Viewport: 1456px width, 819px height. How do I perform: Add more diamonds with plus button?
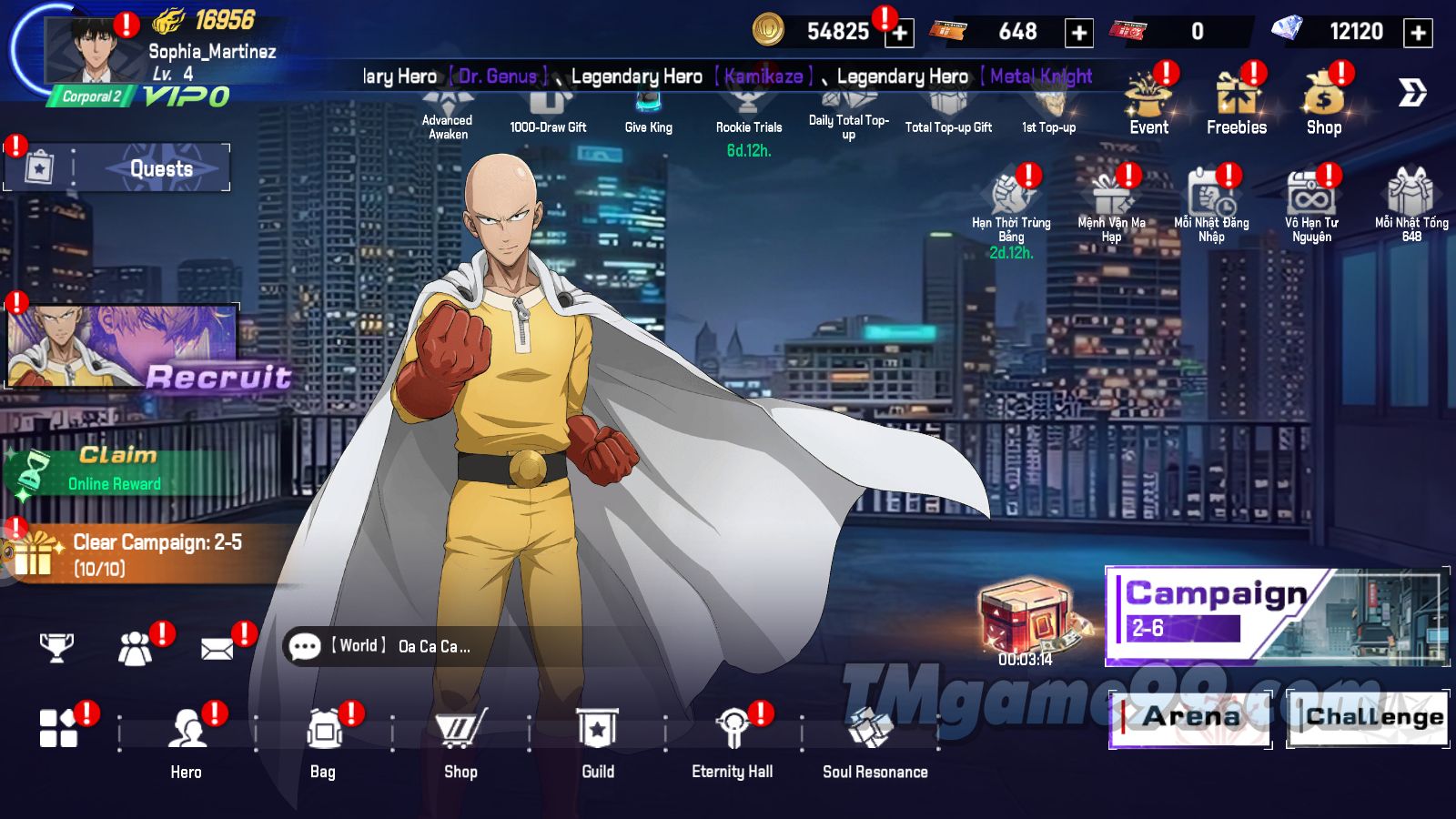tap(1418, 33)
